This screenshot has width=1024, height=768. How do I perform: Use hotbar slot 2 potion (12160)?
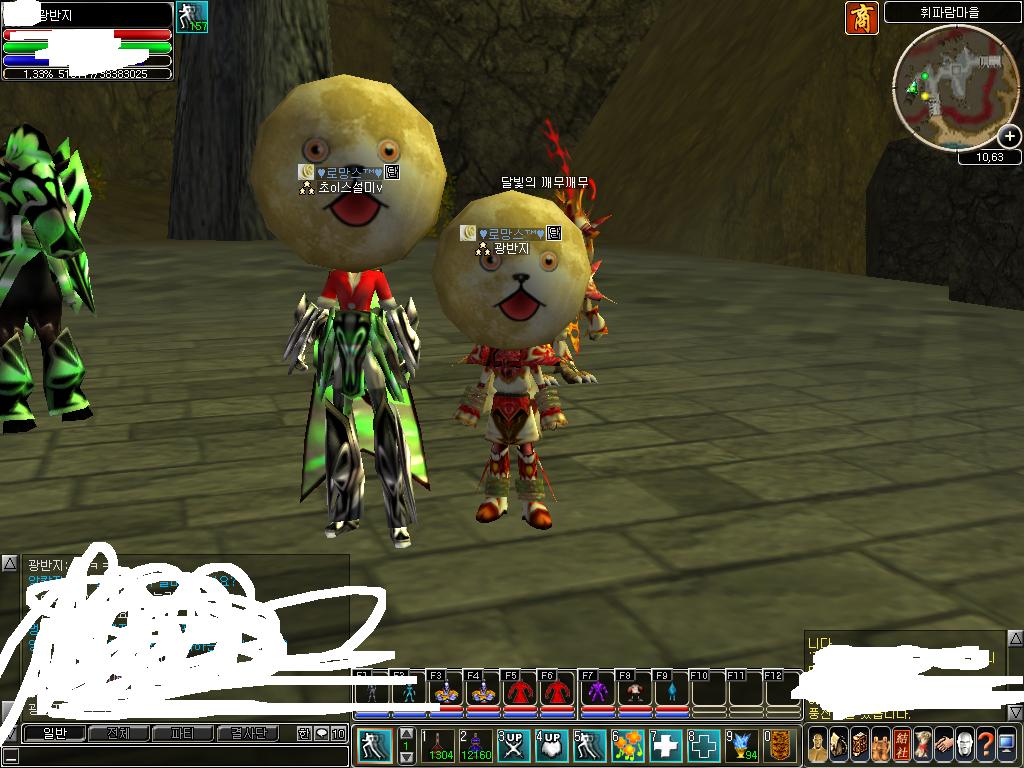pyautogui.click(x=475, y=746)
